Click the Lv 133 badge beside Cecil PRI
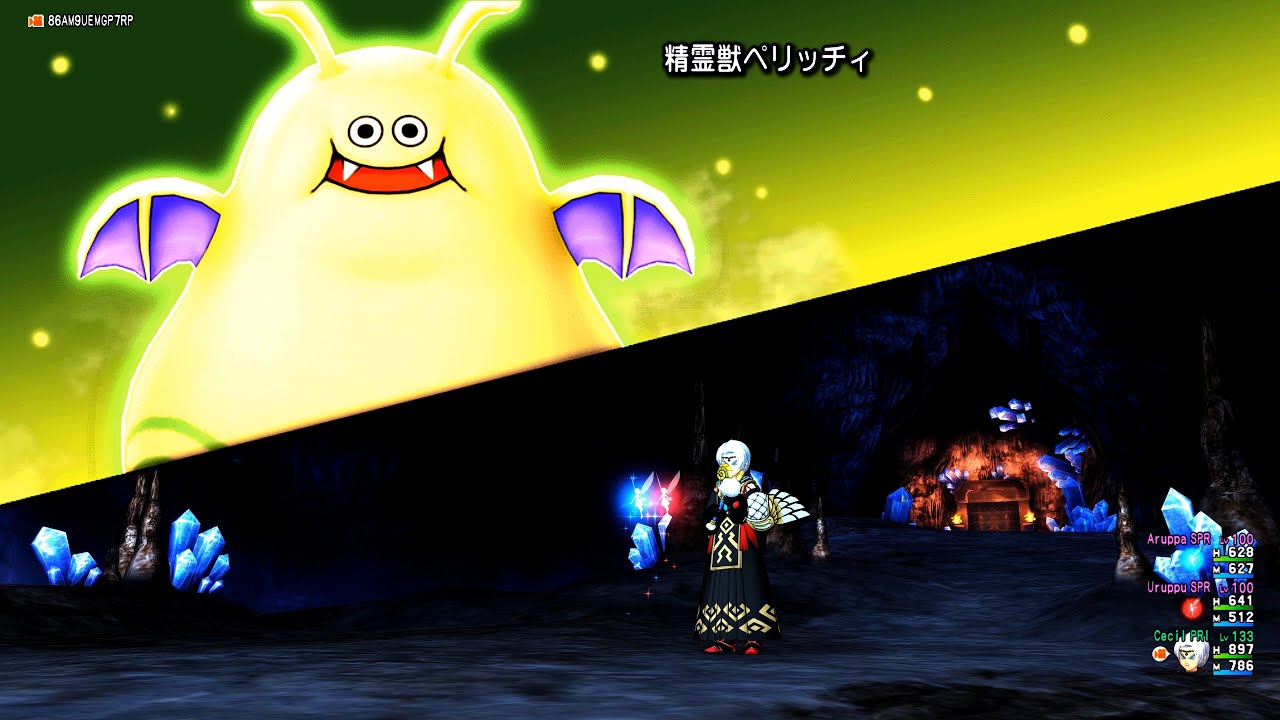Viewport: 1280px width, 720px height. [1240, 636]
